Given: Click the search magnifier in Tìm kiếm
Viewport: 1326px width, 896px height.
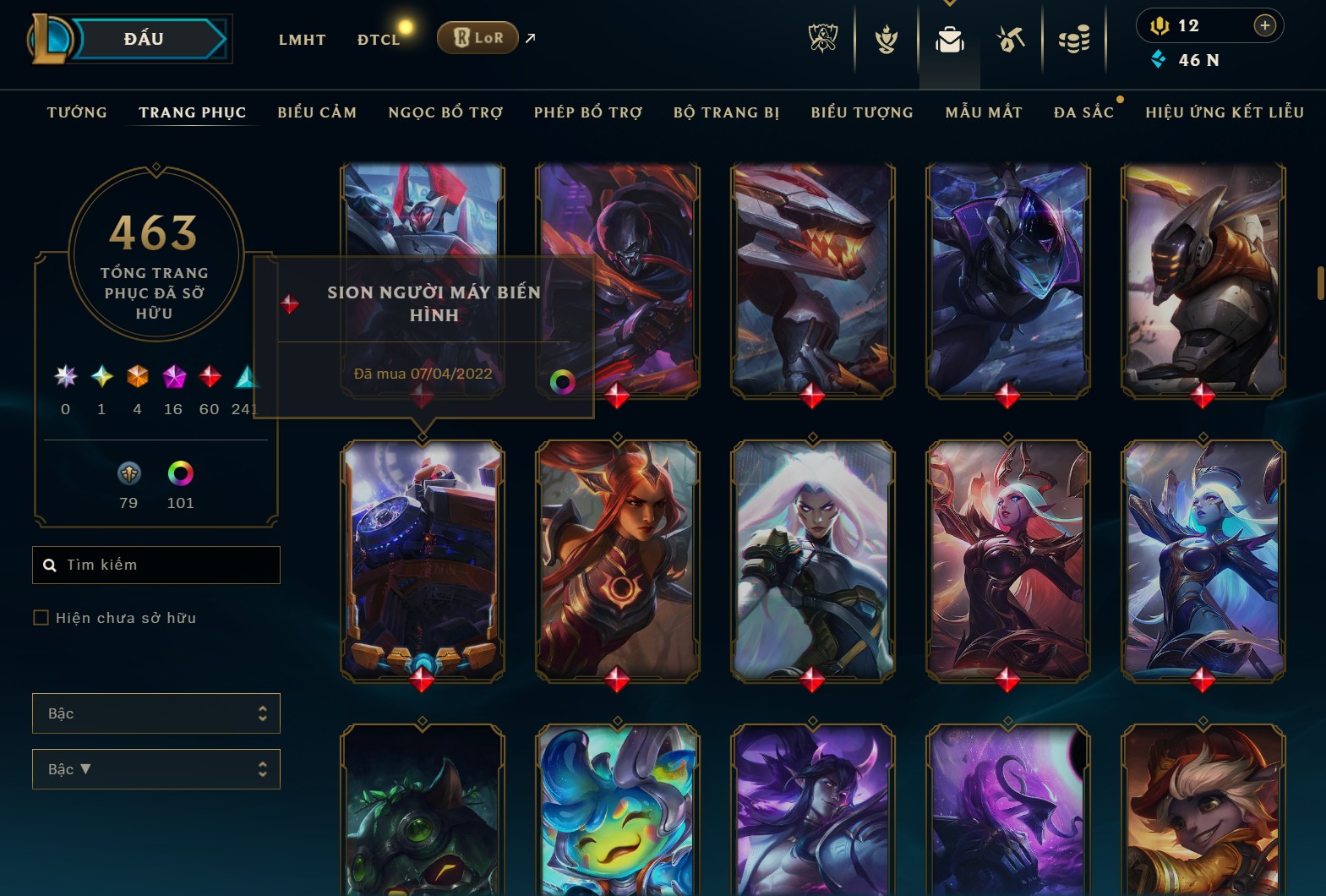Looking at the screenshot, I should coord(49,564).
